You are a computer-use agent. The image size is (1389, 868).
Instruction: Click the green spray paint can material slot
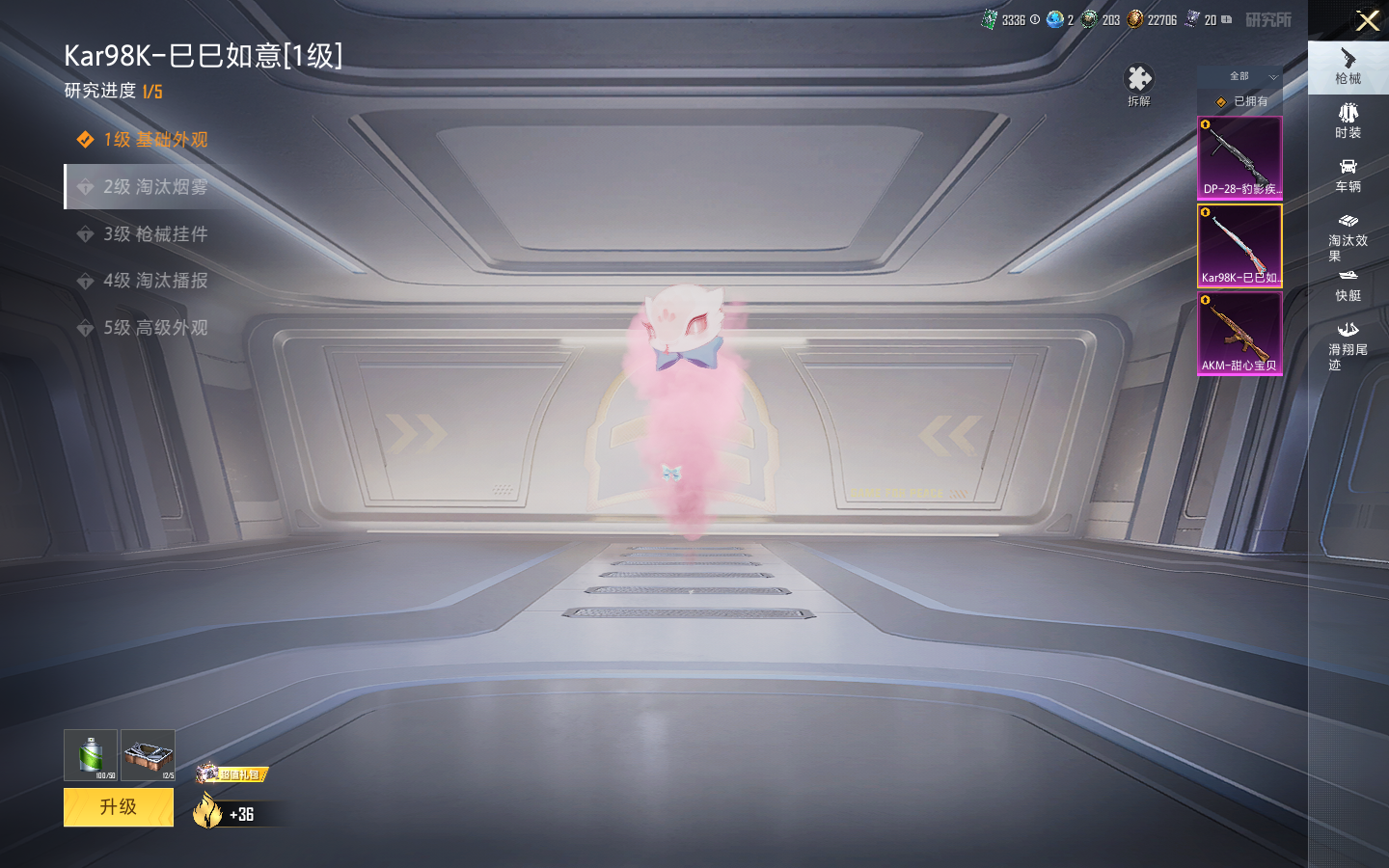(x=91, y=755)
